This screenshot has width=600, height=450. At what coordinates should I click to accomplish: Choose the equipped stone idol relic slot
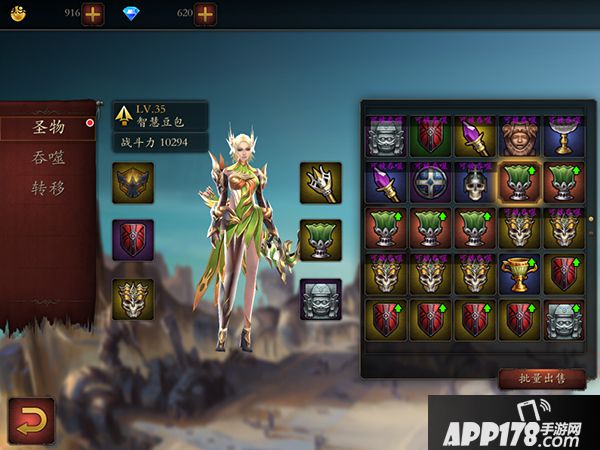[x=320, y=299]
